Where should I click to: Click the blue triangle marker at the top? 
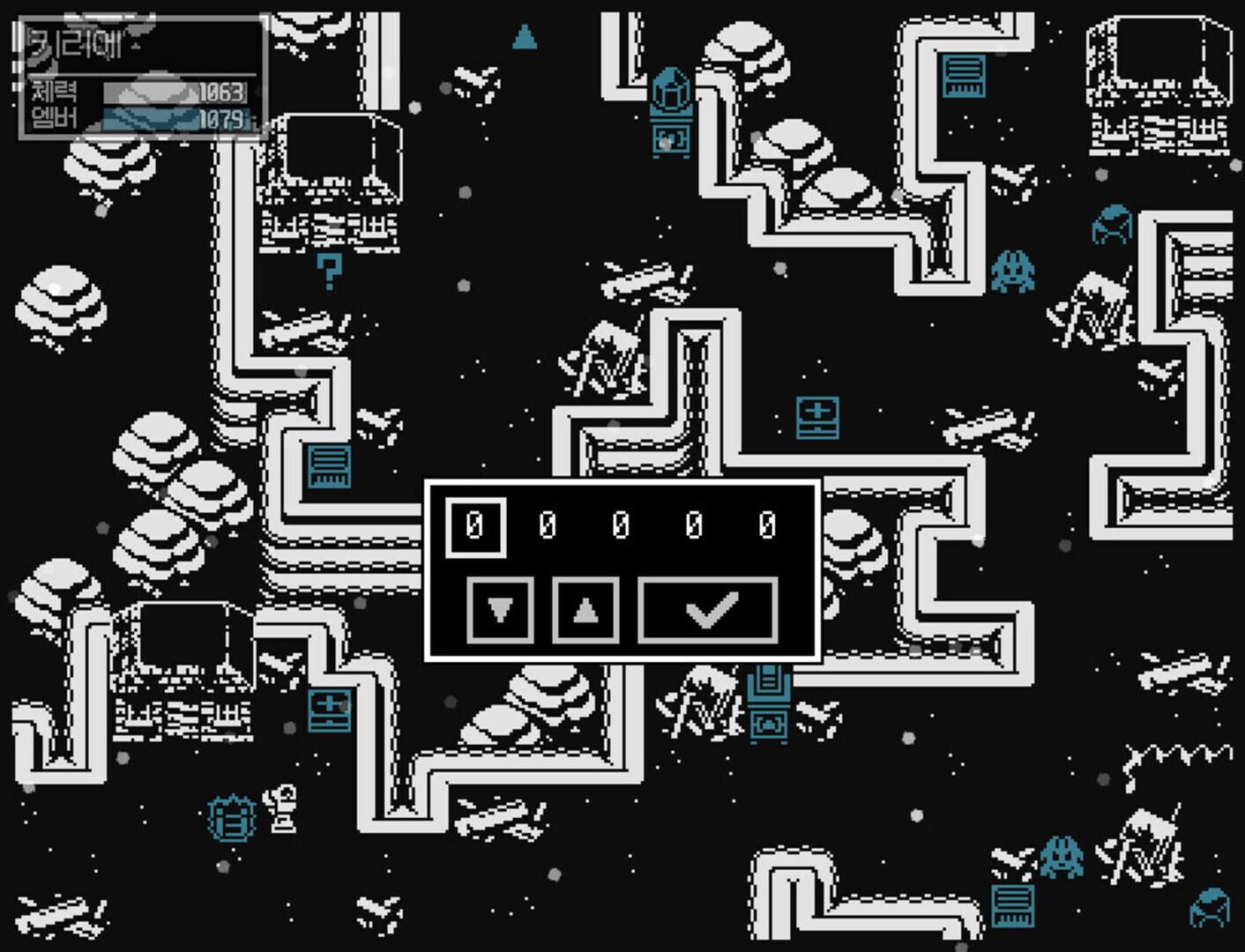(525, 37)
